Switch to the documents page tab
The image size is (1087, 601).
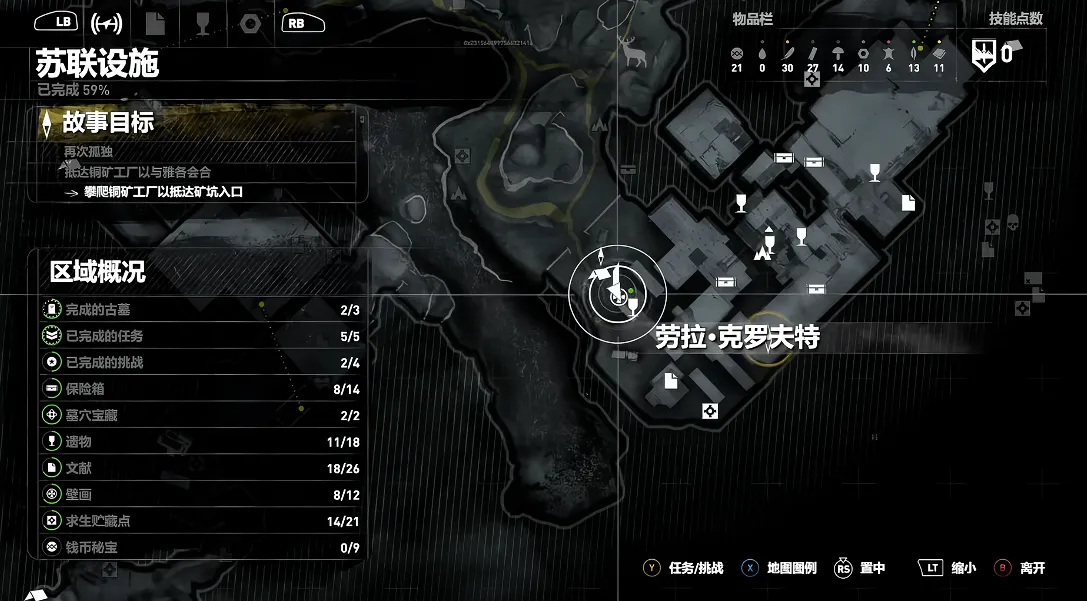coord(155,23)
